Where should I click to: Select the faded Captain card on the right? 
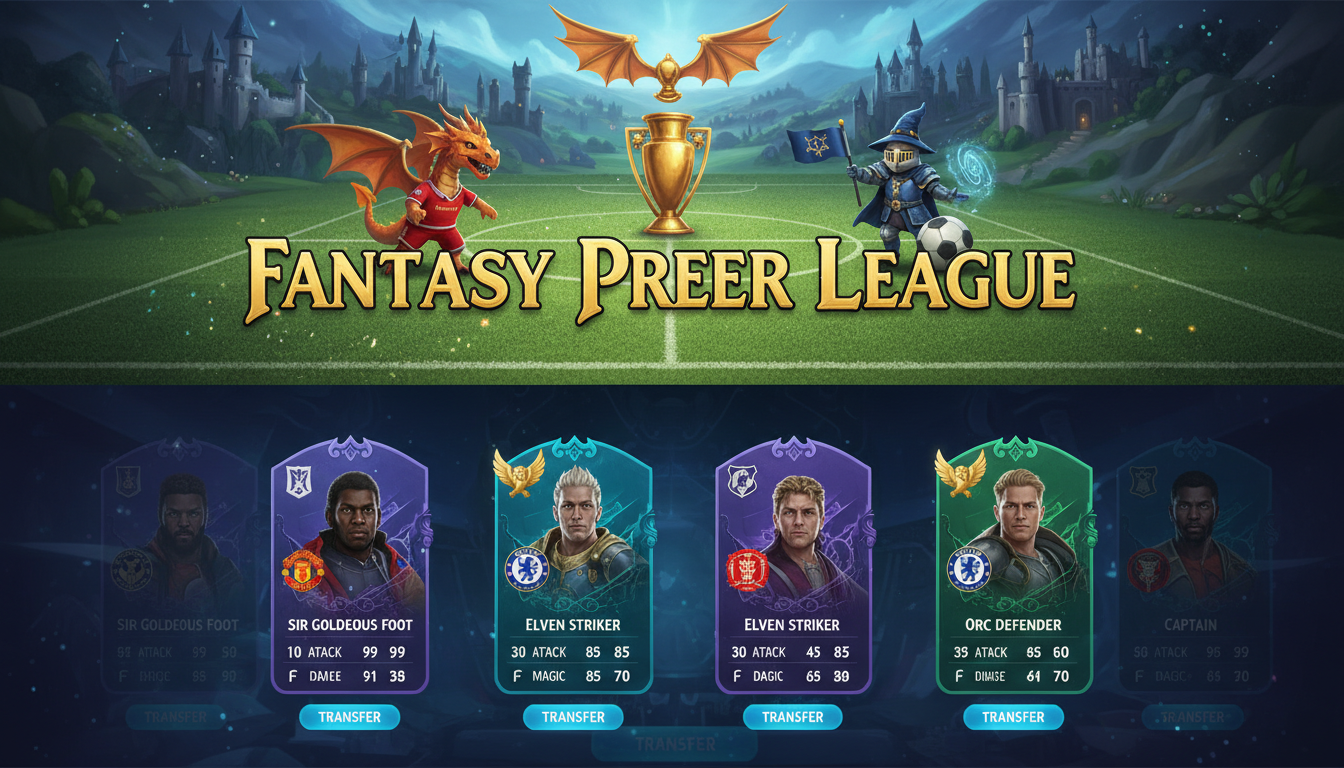pyautogui.click(x=1192, y=580)
